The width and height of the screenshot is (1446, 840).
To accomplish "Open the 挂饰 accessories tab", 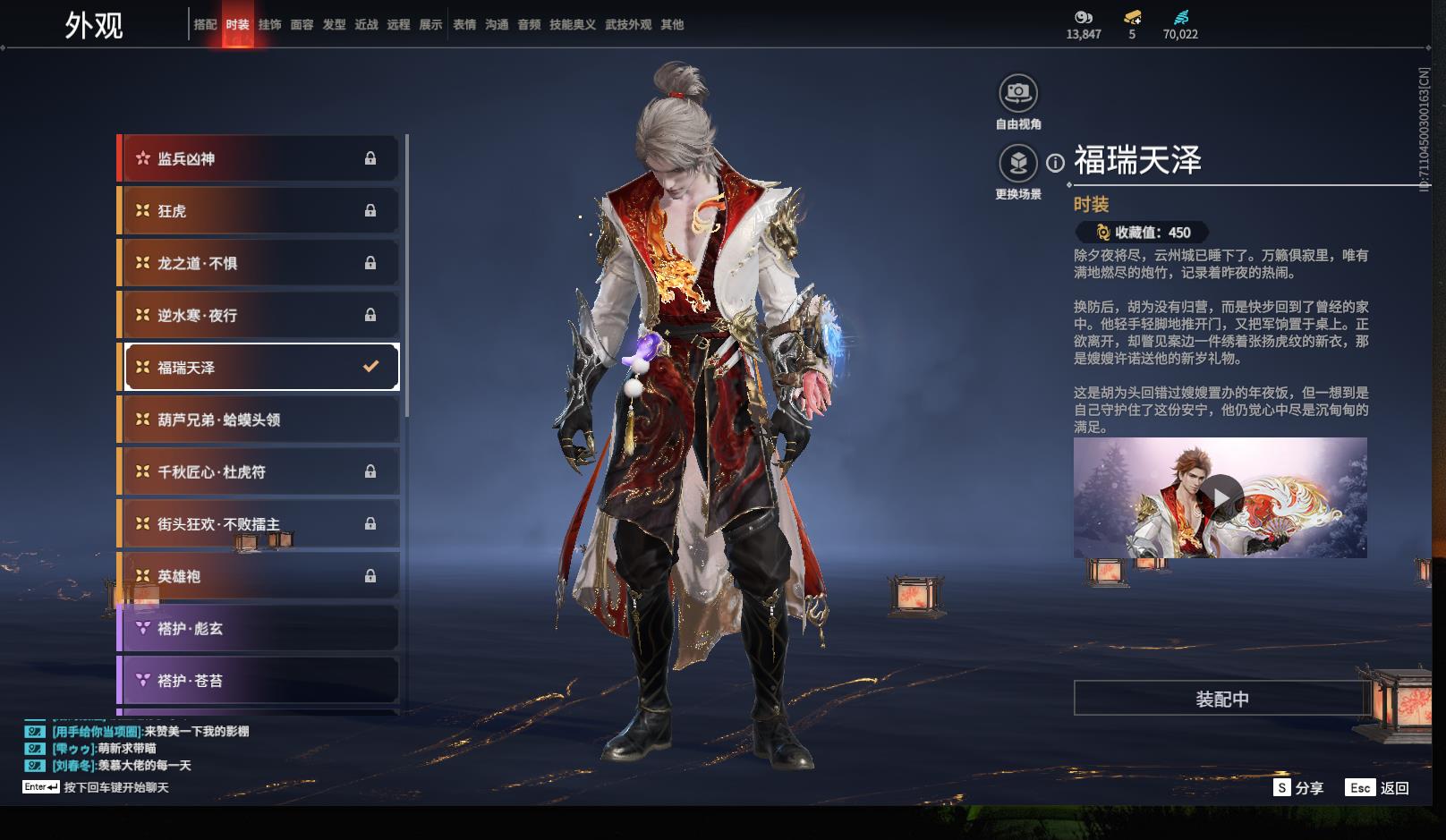I will (x=269, y=25).
